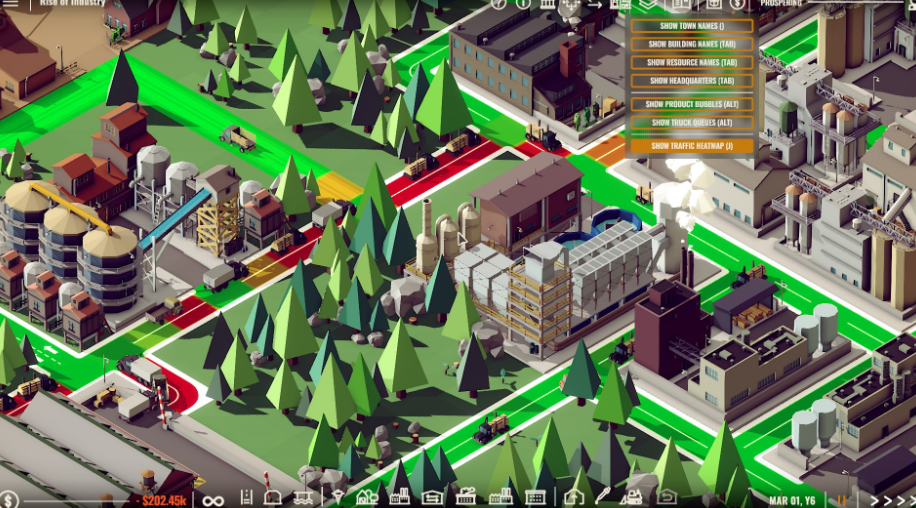Click the layers overlay icon in top bar
Viewport: 916px width, 508px height.
[x=649, y=4]
